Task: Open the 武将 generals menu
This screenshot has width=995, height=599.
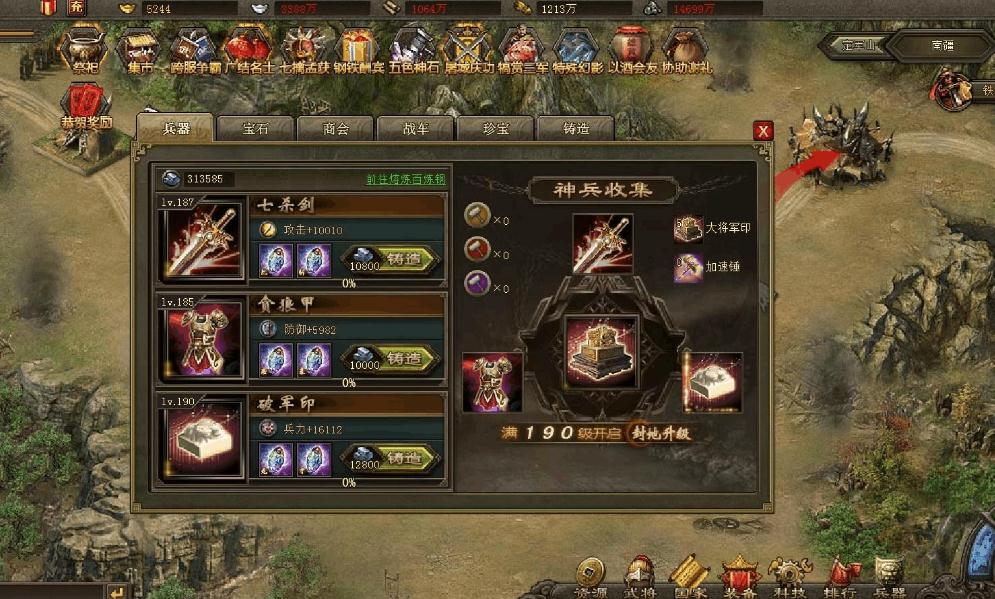Action: 640,576
